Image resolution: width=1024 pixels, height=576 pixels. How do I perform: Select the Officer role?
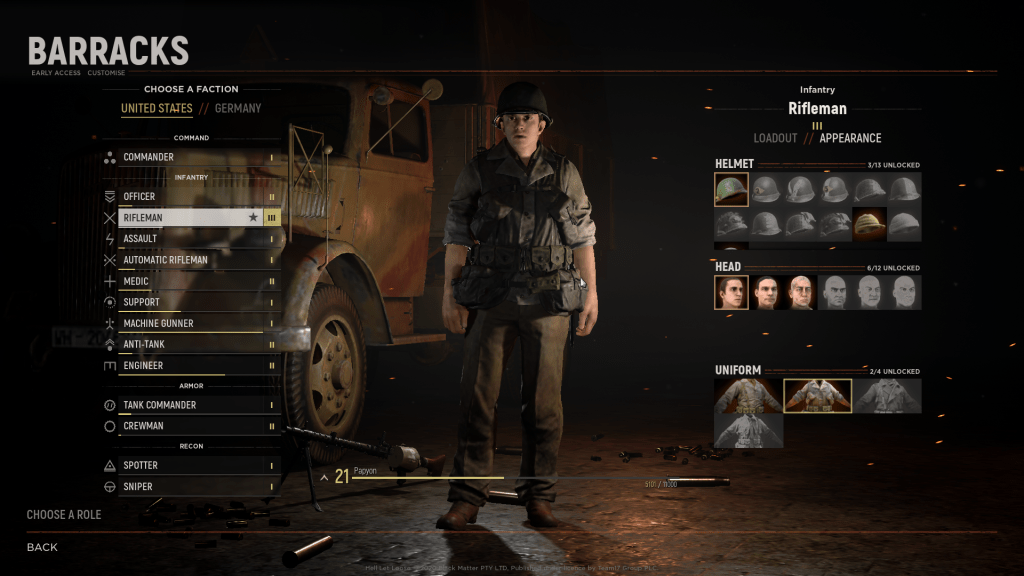coord(190,196)
